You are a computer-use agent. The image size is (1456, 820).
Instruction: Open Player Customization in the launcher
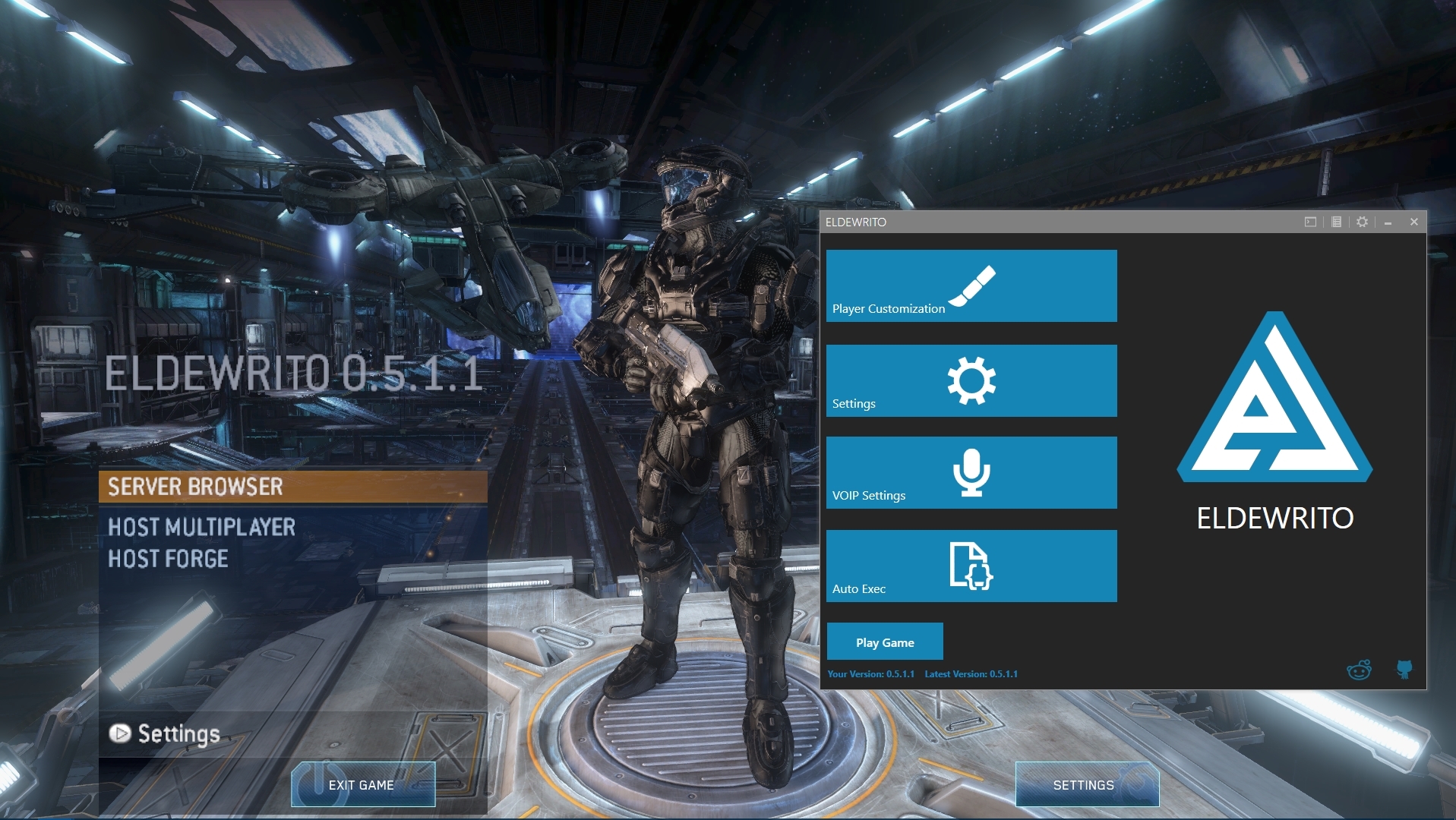pos(971,286)
